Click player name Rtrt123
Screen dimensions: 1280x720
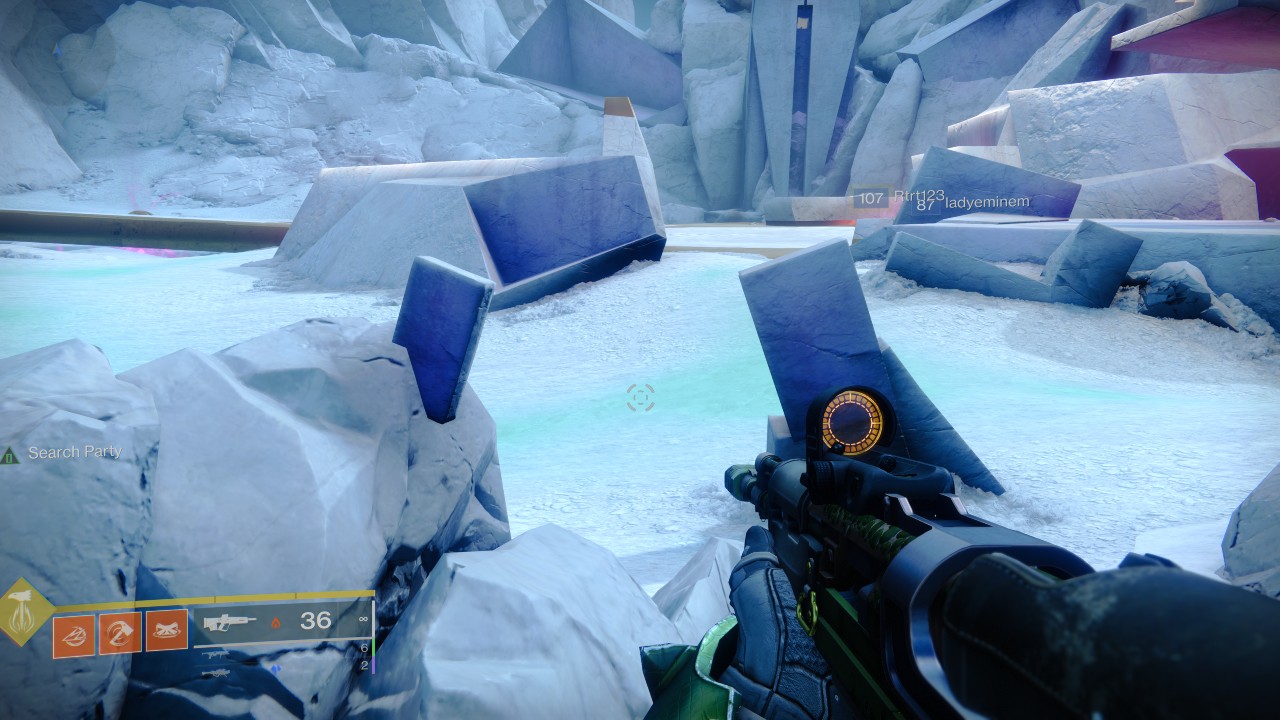tap(919, 195)
